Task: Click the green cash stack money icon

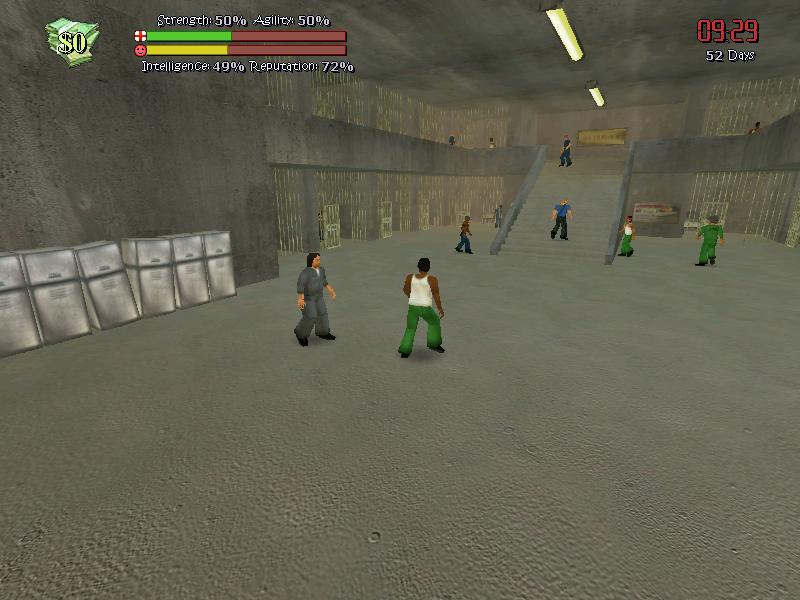Action: coord(71,40)
